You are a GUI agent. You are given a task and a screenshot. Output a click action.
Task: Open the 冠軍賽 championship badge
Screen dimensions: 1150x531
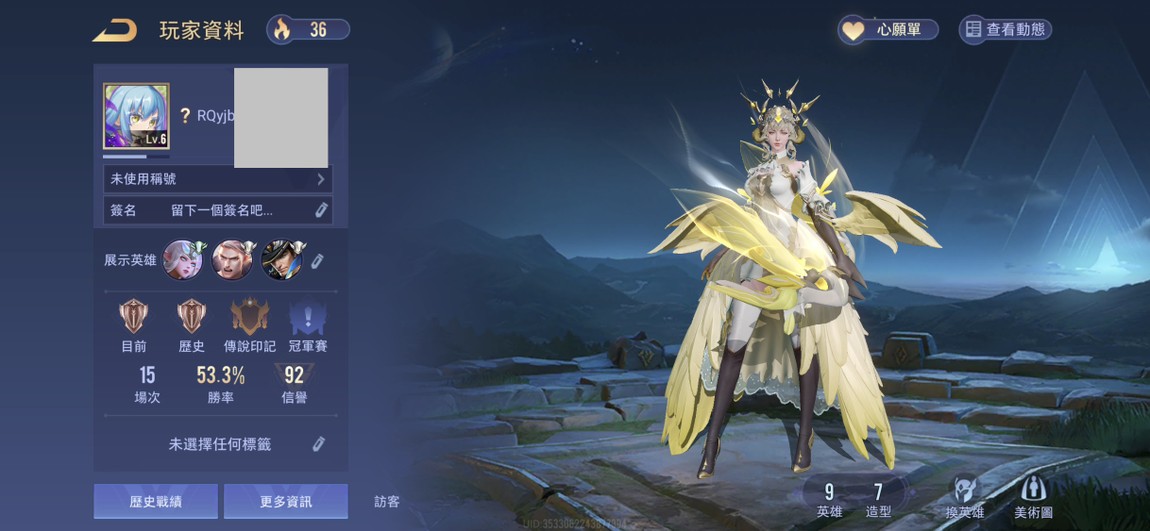[x=308, y=318]
